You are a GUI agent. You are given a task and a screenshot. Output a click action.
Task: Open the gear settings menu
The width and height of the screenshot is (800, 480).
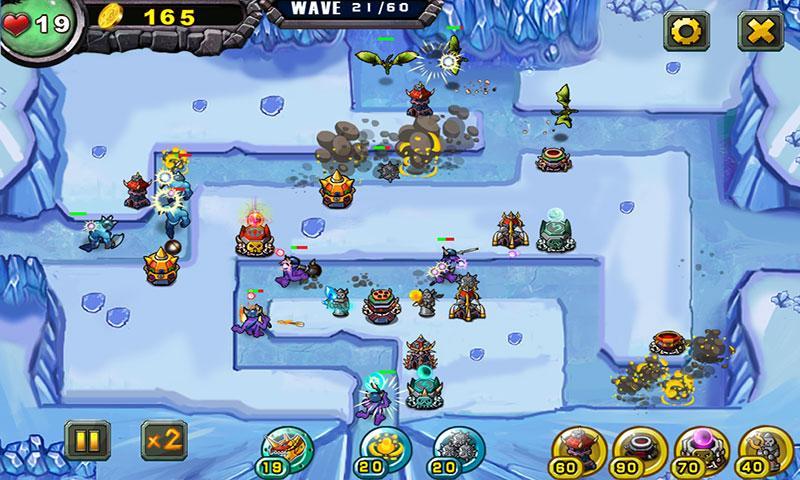(x=685, y=31)
